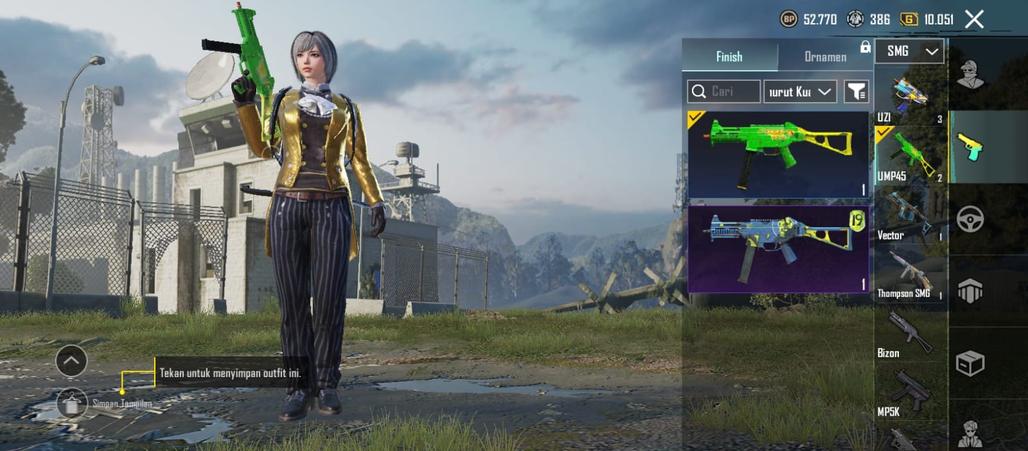Image resolution: width=1028 pixels, height=451 pixels.
Task: Close the inventory screen with the X
Action: click(974, 19)
